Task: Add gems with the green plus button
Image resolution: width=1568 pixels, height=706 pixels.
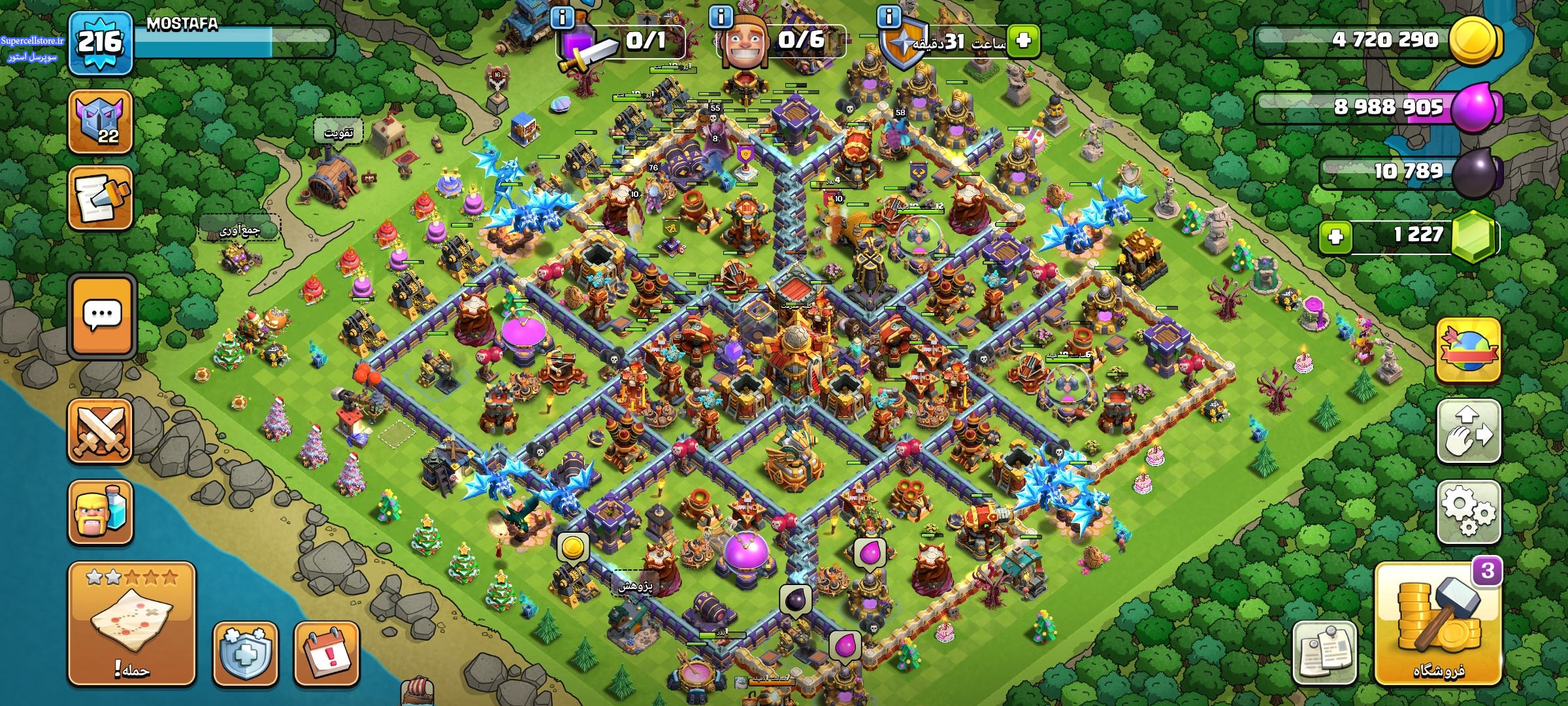Action: [x=1335, y=236]
